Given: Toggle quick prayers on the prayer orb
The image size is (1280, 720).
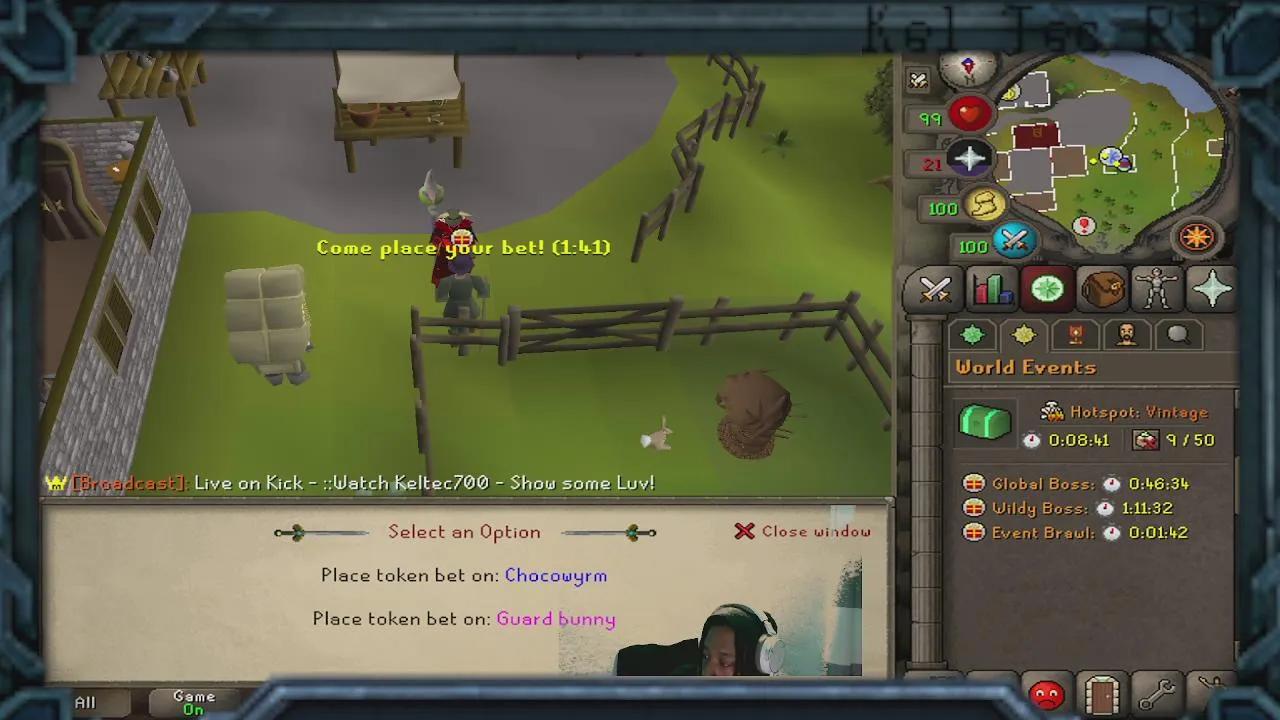Looking at the screenshot, I should pos(968,156).
